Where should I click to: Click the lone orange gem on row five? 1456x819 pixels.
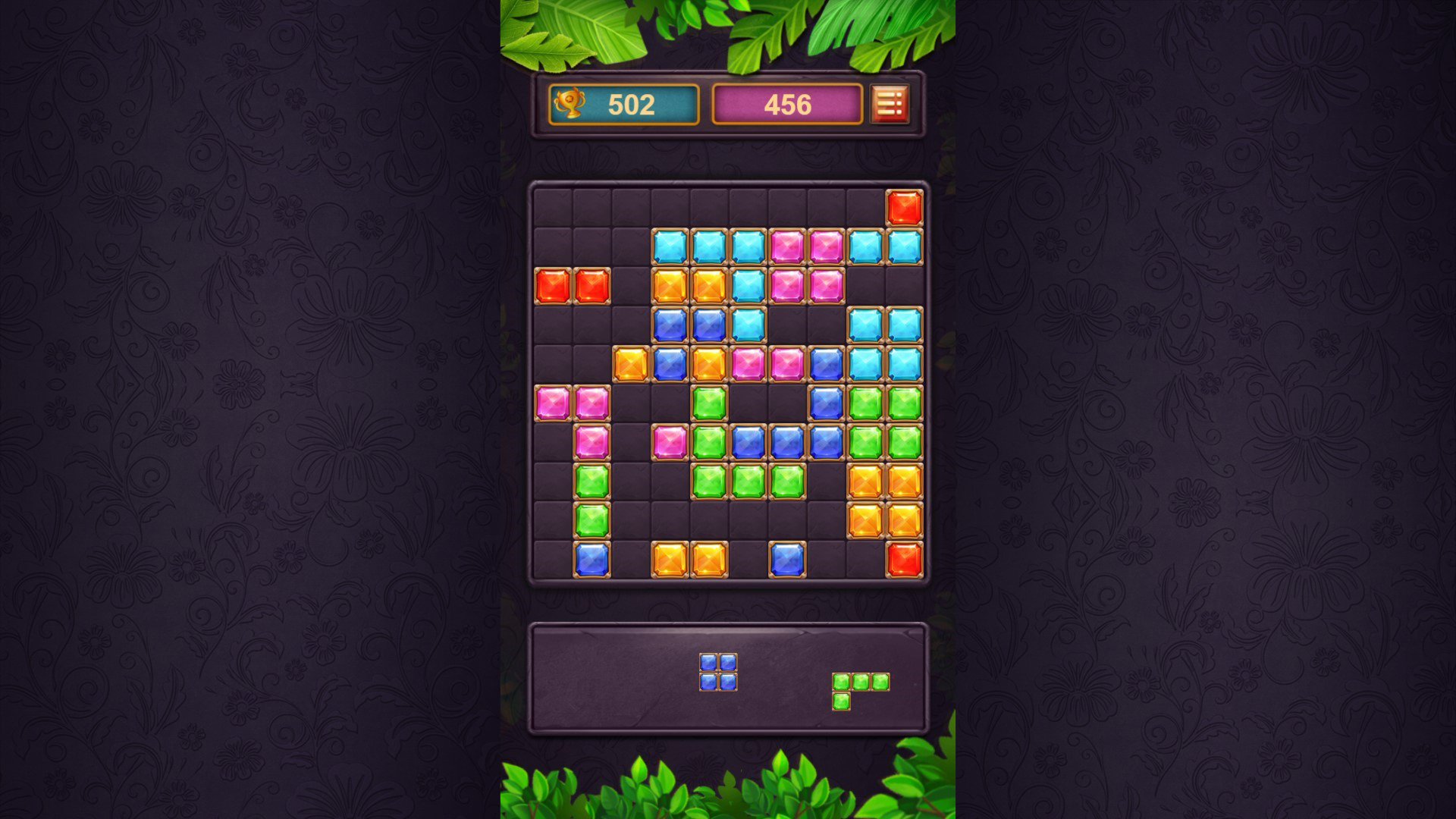tap(630, 365)
